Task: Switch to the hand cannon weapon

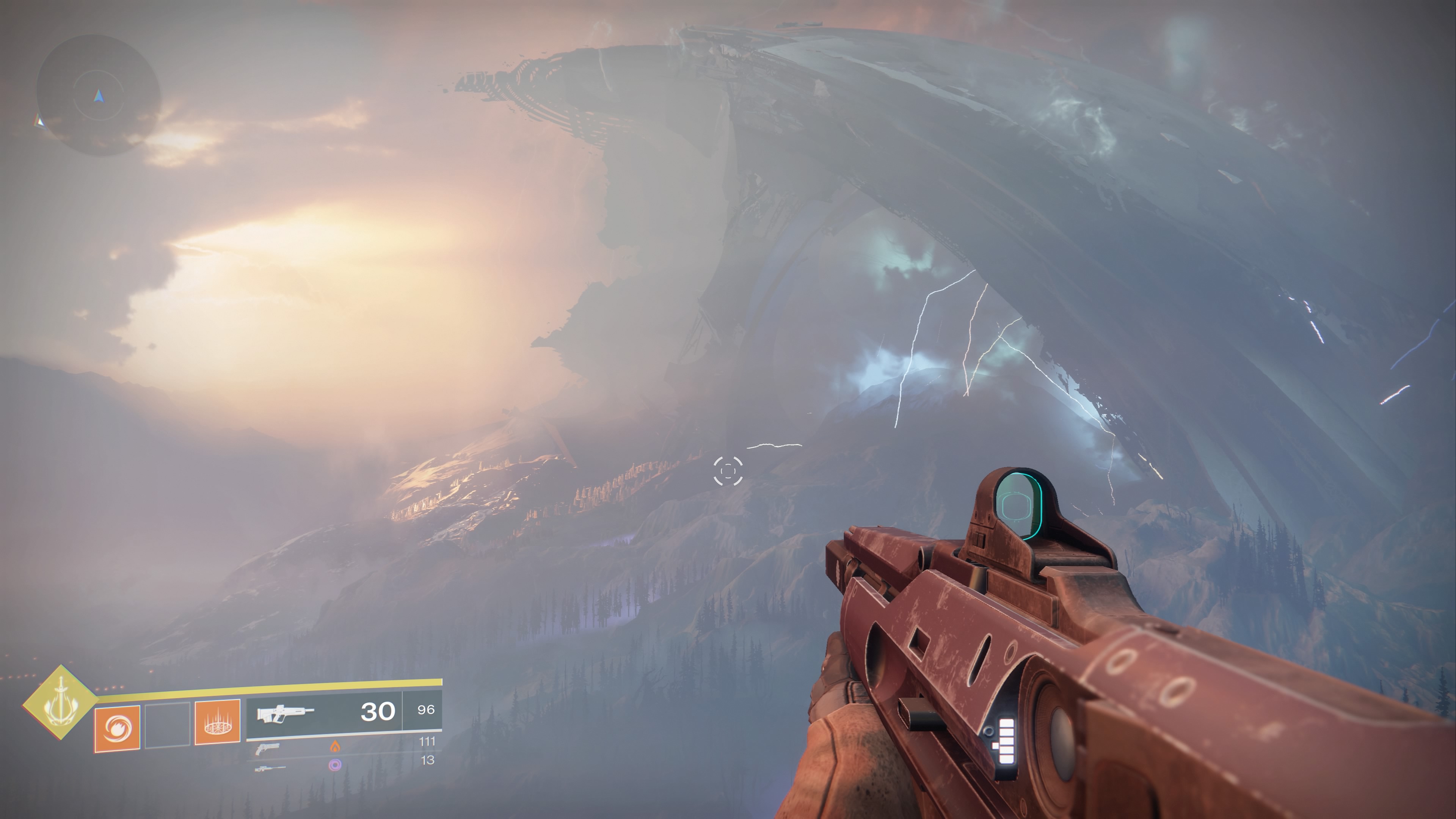Action: (267, 749)
